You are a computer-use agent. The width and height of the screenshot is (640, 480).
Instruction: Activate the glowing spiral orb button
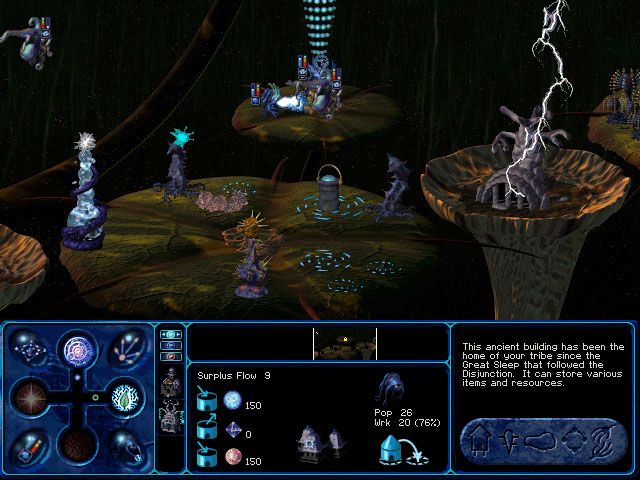click(x=78, y=350)
